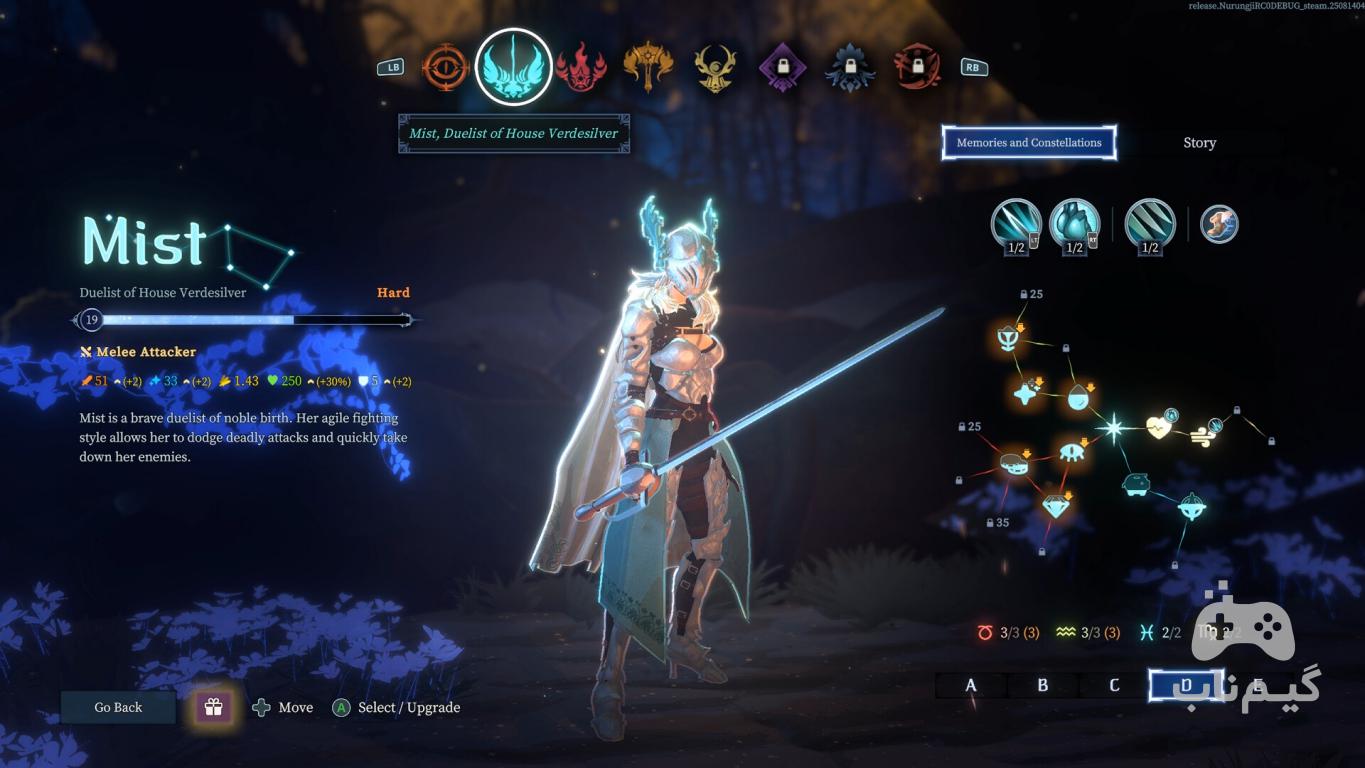
Task: Click the locked dark blue character emblem
Action: pos(849,68)
